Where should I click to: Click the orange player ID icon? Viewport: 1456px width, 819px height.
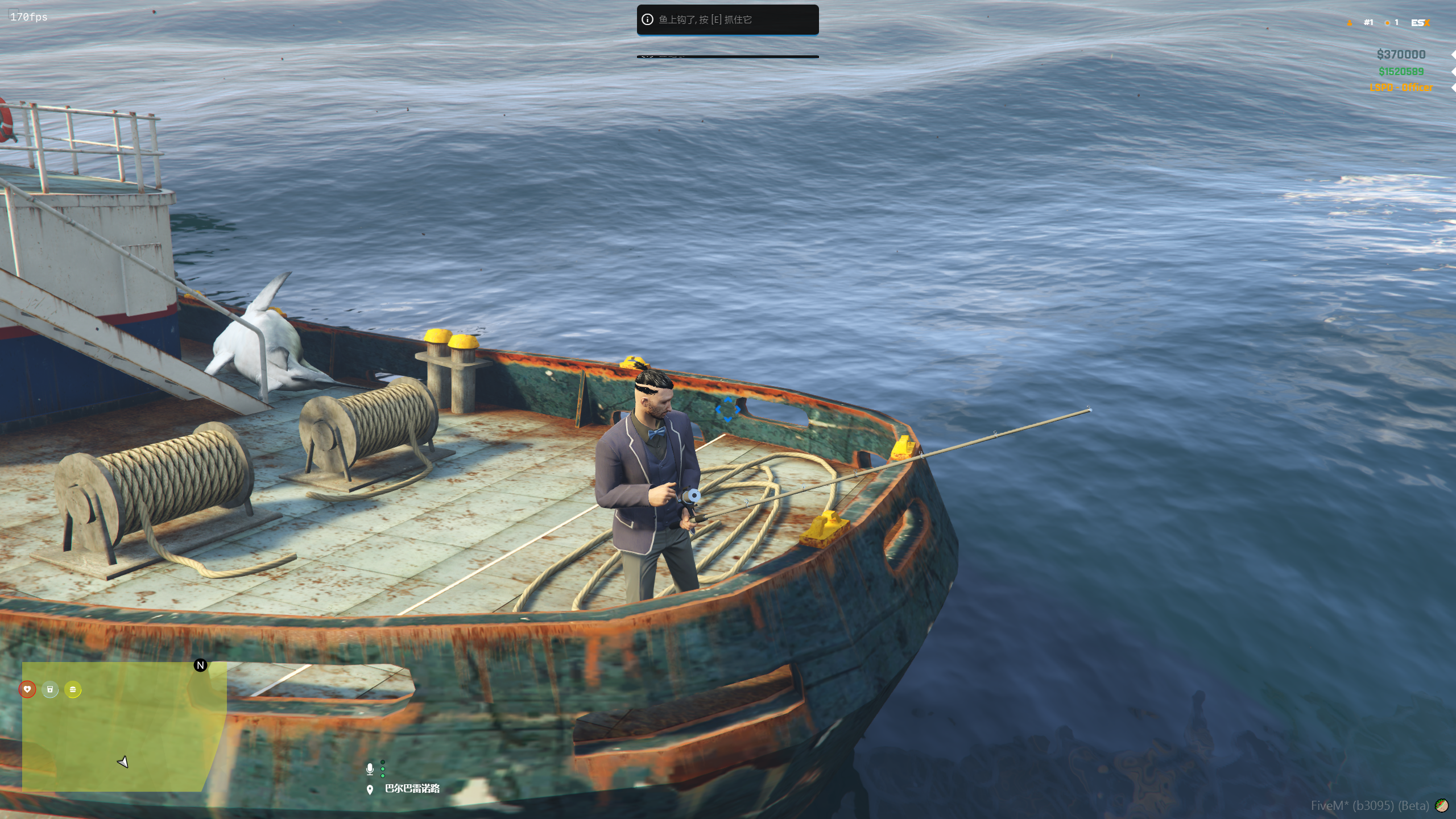pyautogui.click(x=1350, y=23)
